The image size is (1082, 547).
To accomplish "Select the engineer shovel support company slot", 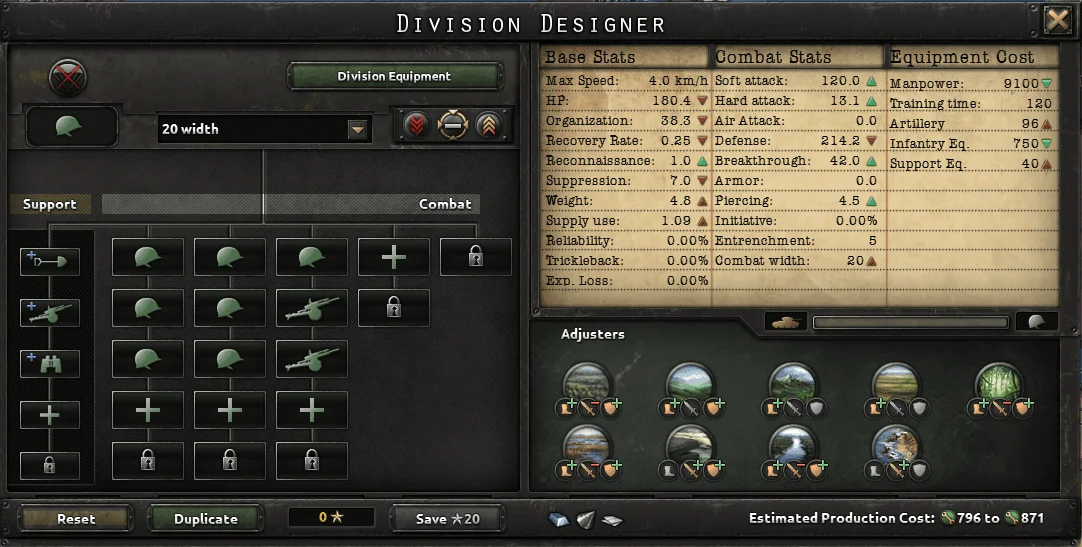I will tap(49, 262).
